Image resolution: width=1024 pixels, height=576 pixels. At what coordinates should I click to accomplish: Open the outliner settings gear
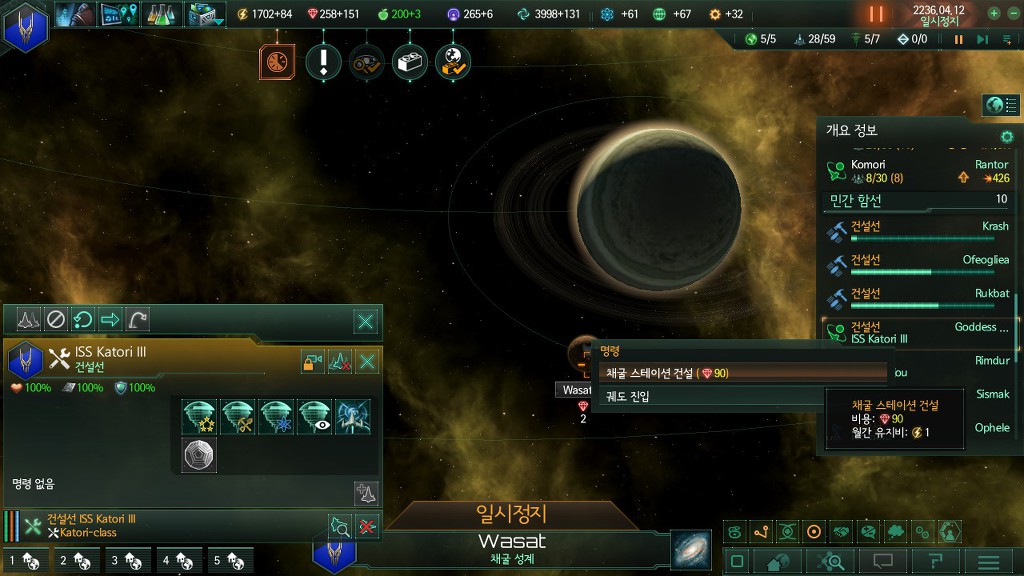coord(1007,136)
